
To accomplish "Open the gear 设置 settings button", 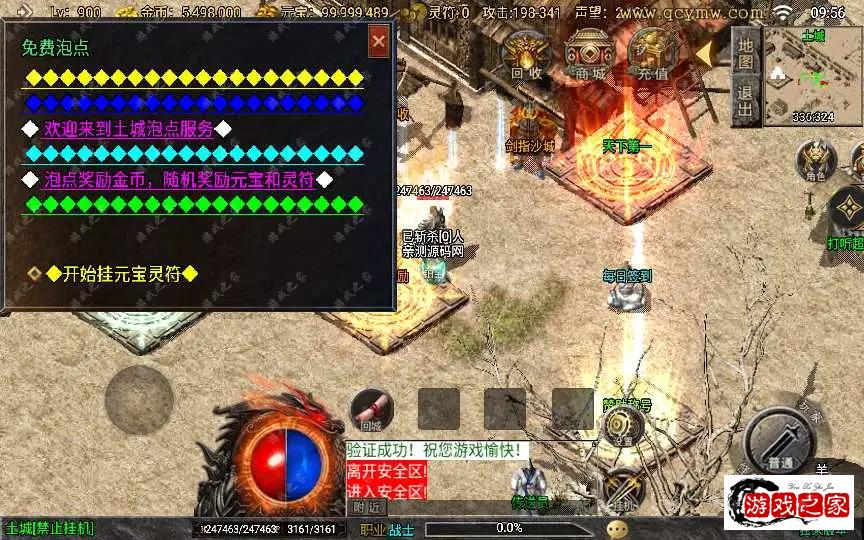I will pos(623,424).
